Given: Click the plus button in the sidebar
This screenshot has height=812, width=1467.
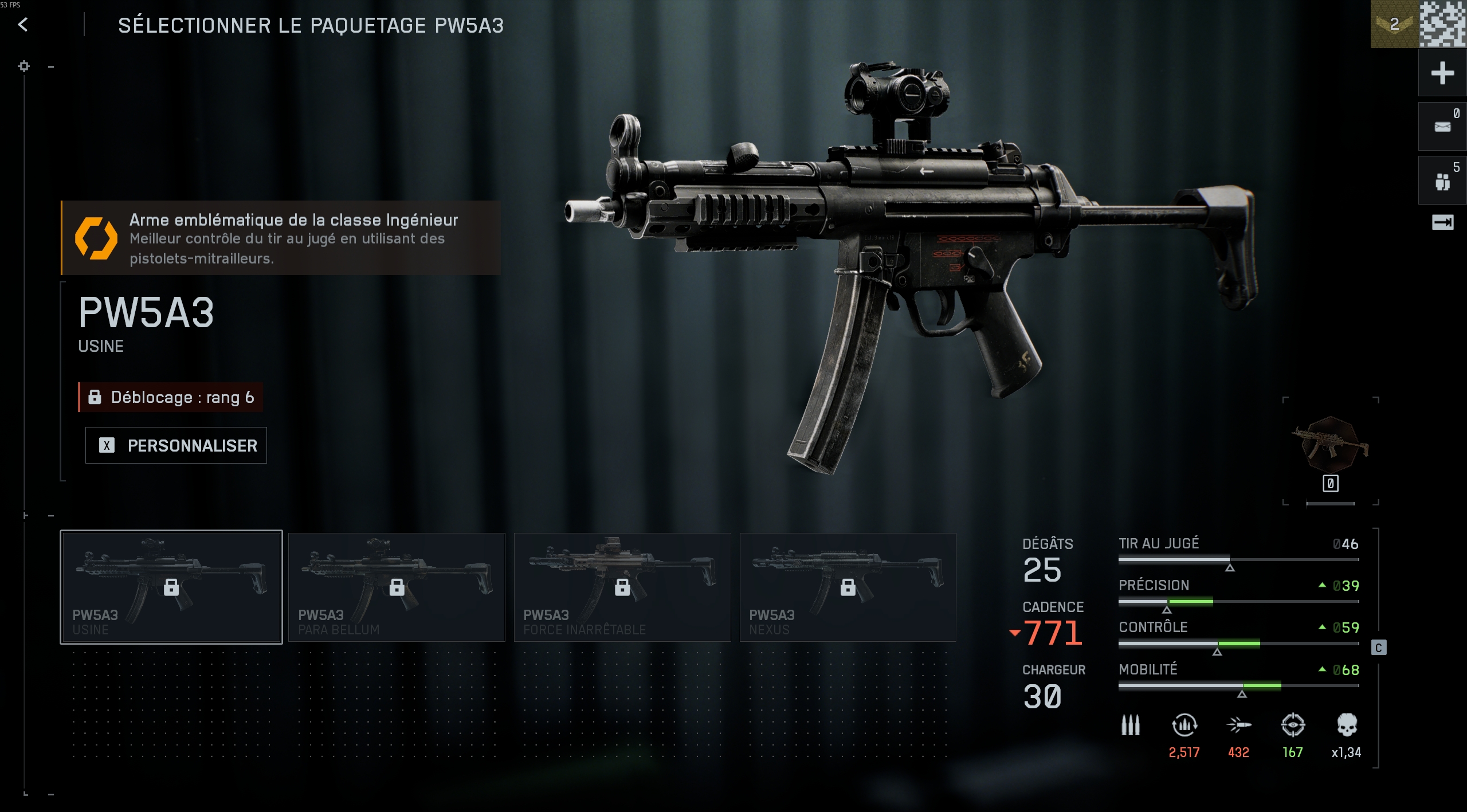Looking at the screenshot, I should tap(1442, 73).
